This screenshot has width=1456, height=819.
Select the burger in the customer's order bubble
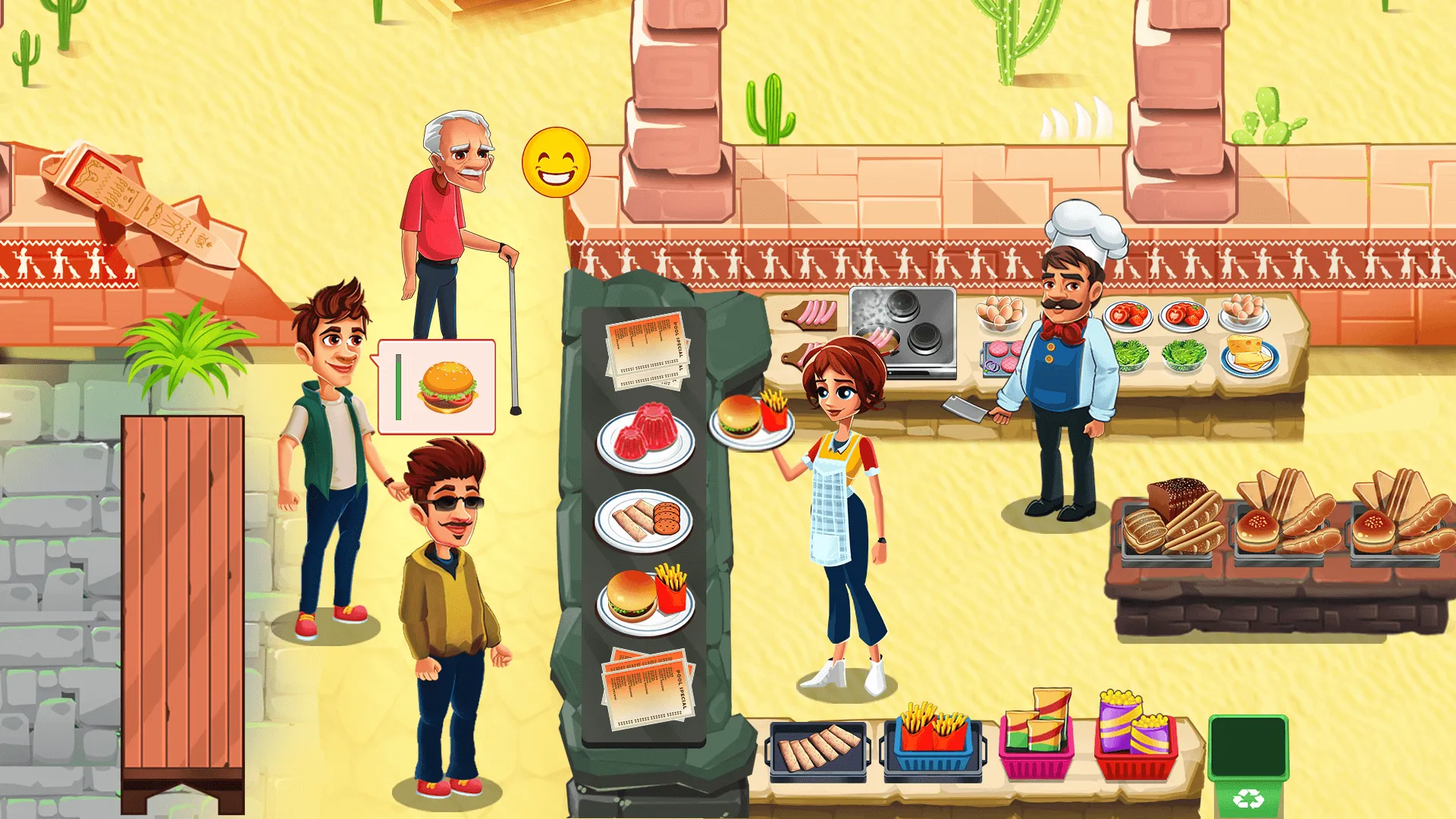[x=446, y=388]
